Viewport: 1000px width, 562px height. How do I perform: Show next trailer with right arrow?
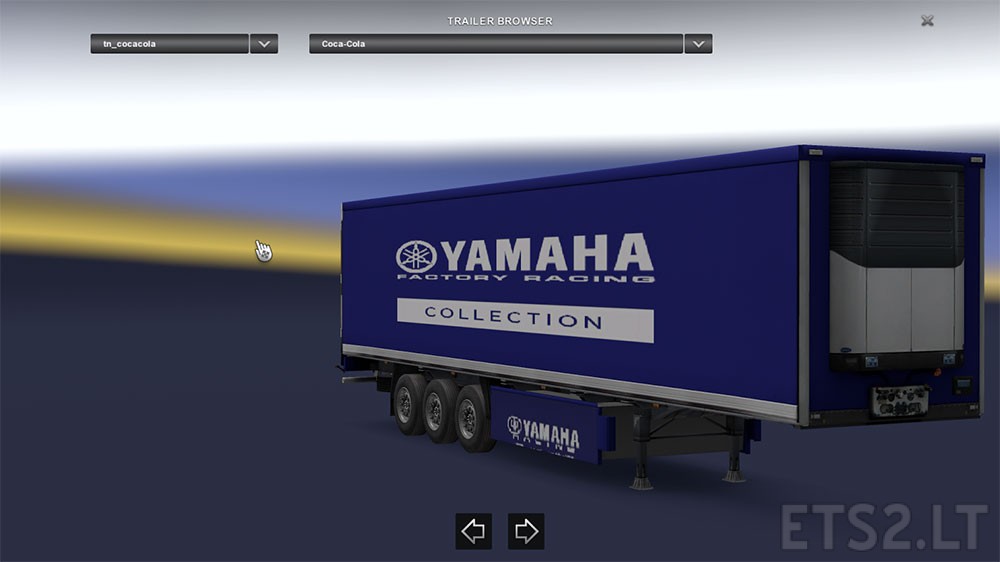[x=526, y=531]
